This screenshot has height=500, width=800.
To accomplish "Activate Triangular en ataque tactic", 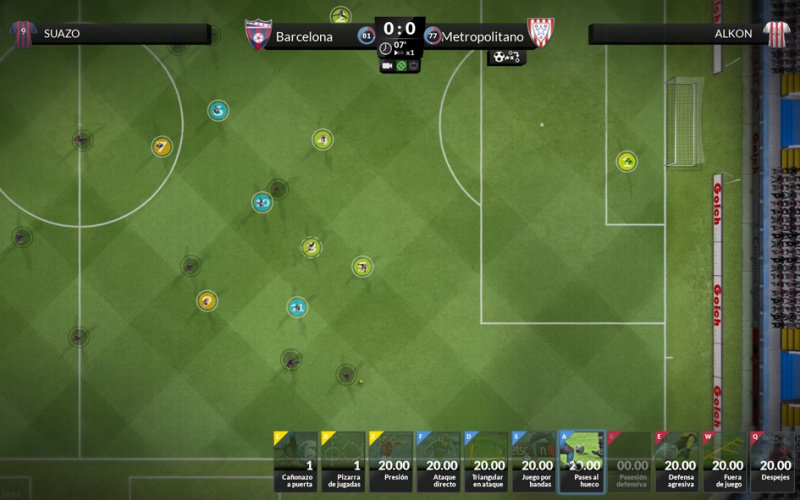I will point(486,462).
